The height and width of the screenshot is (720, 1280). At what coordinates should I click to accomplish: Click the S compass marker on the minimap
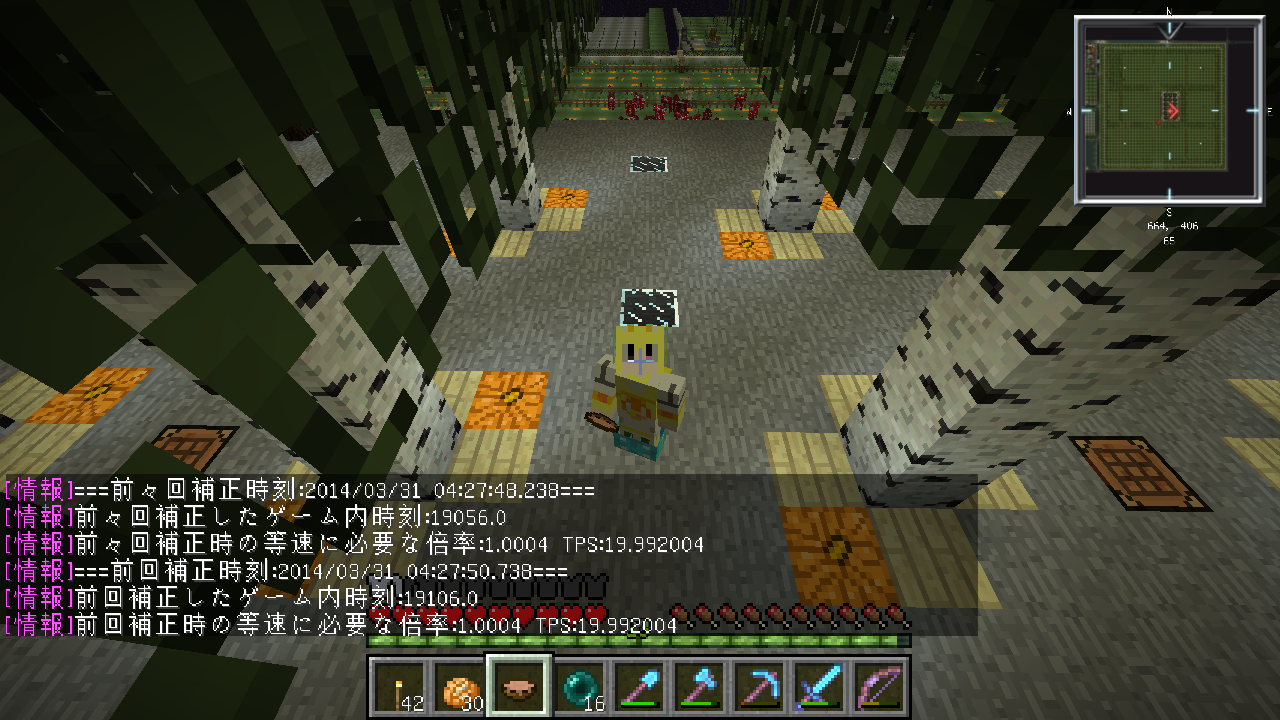[x=1168, y=210]
